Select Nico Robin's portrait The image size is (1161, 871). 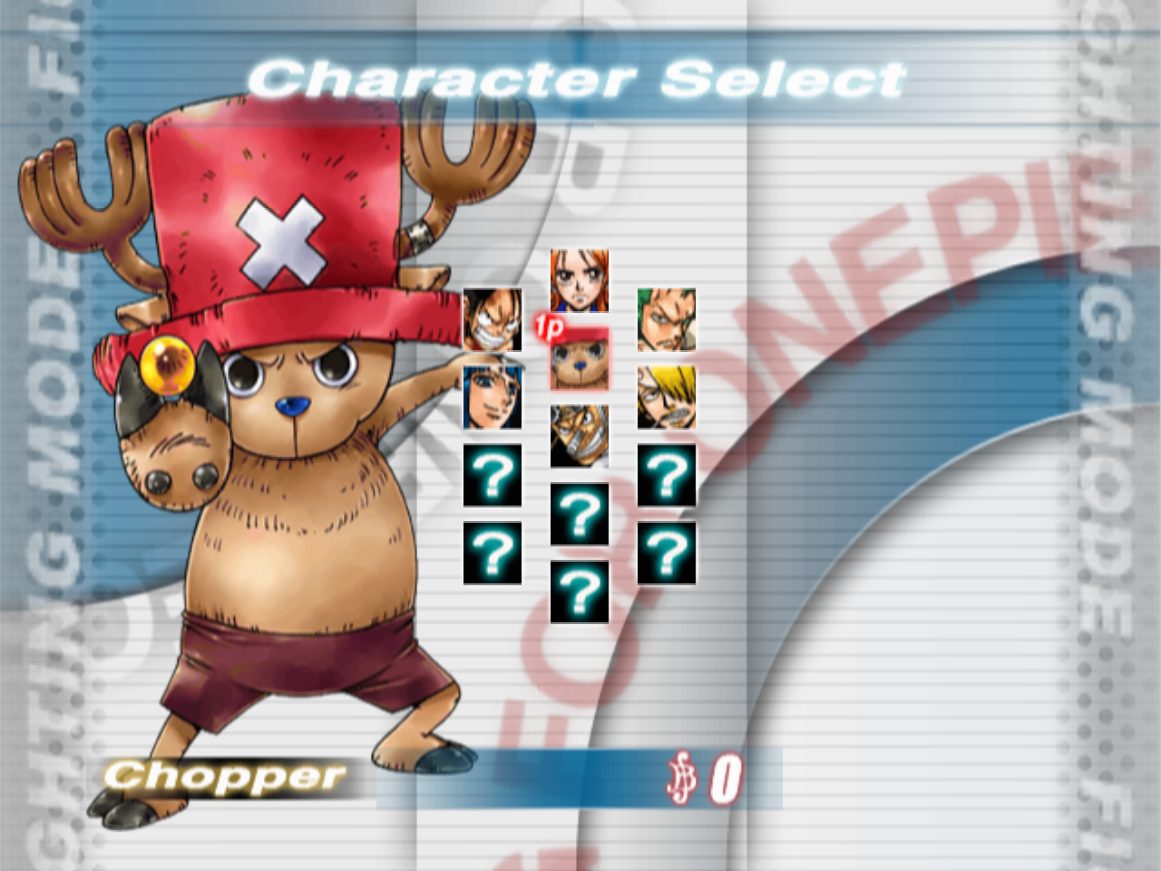click(492, 397)
